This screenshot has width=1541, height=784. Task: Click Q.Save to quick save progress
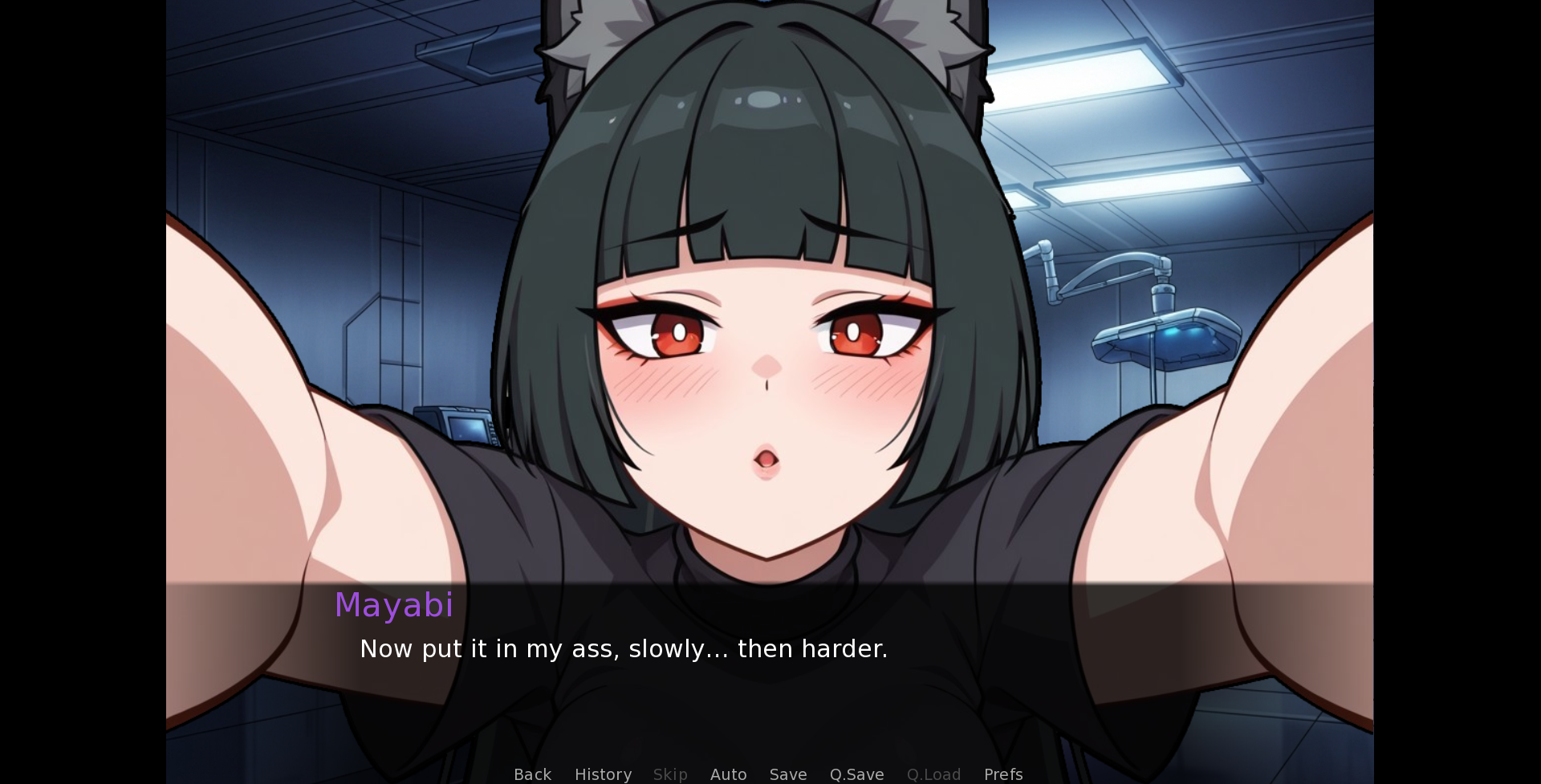[x=856, y=774]
